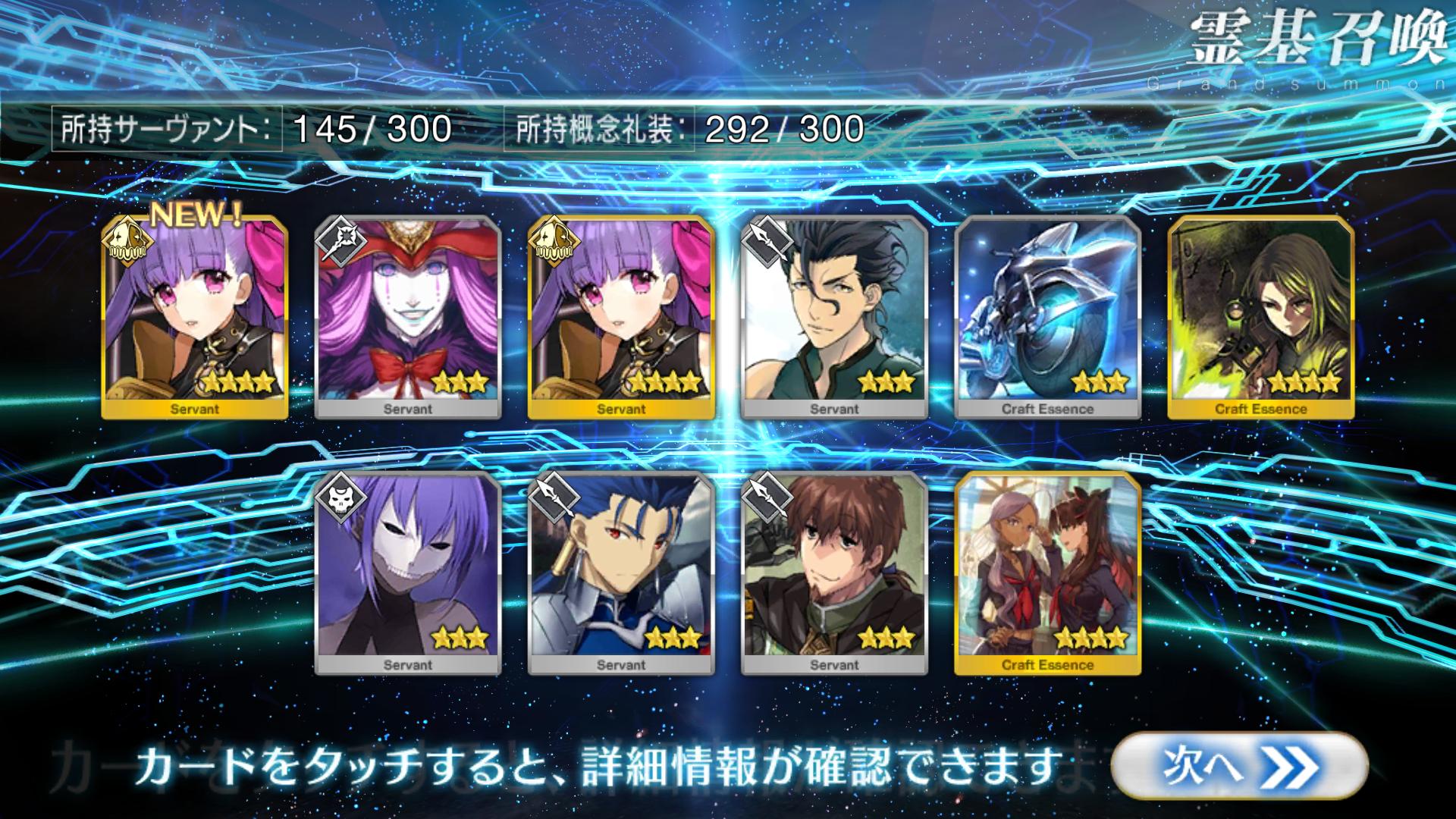Viewport: 1456px width, 819px height.
Task: Choose the brown-haired Hektor Lancer card
Action: (834, 573)
